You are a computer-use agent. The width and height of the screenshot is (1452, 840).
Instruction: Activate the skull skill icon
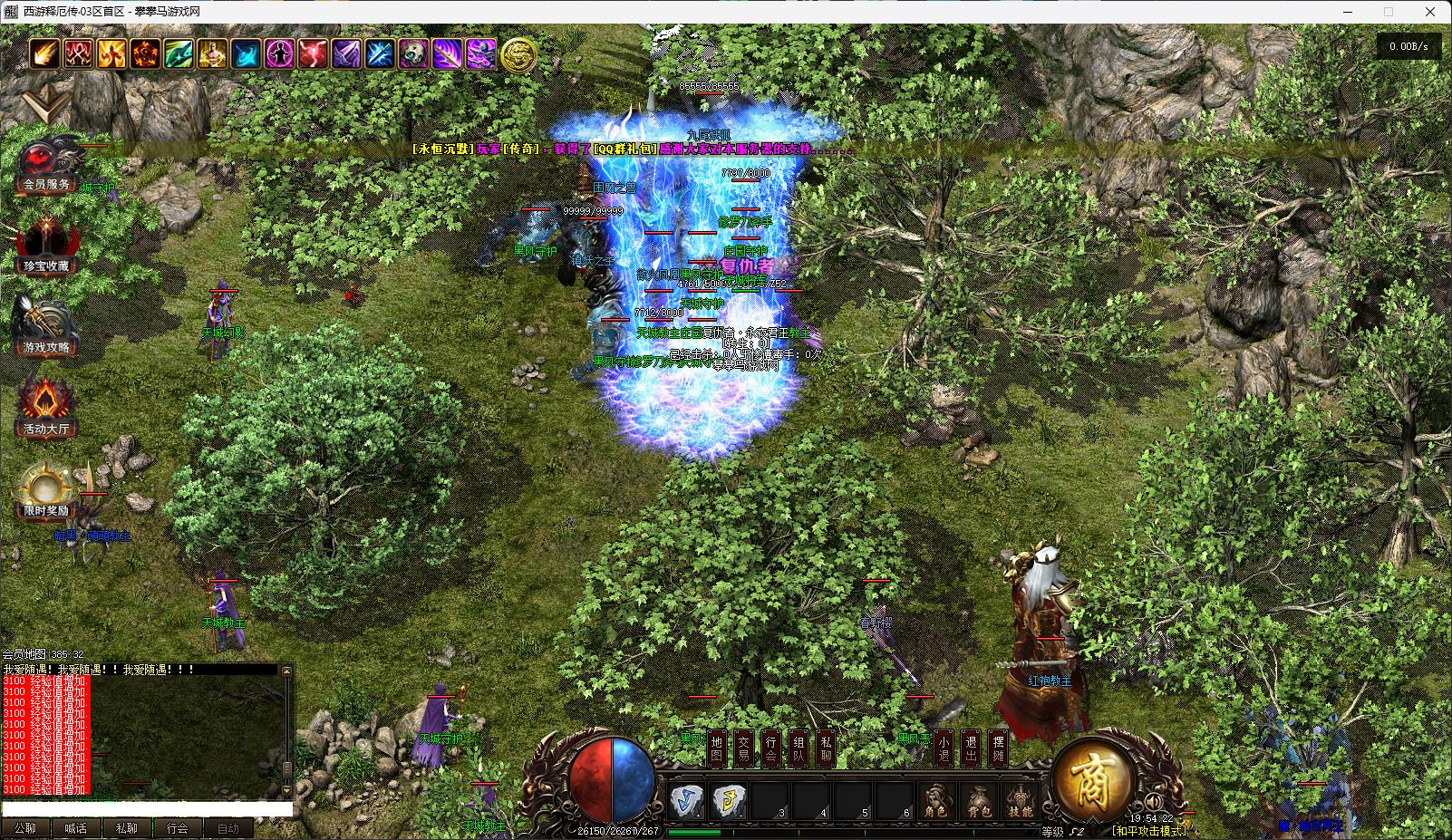pyautogui.click(x=413, y=53)
